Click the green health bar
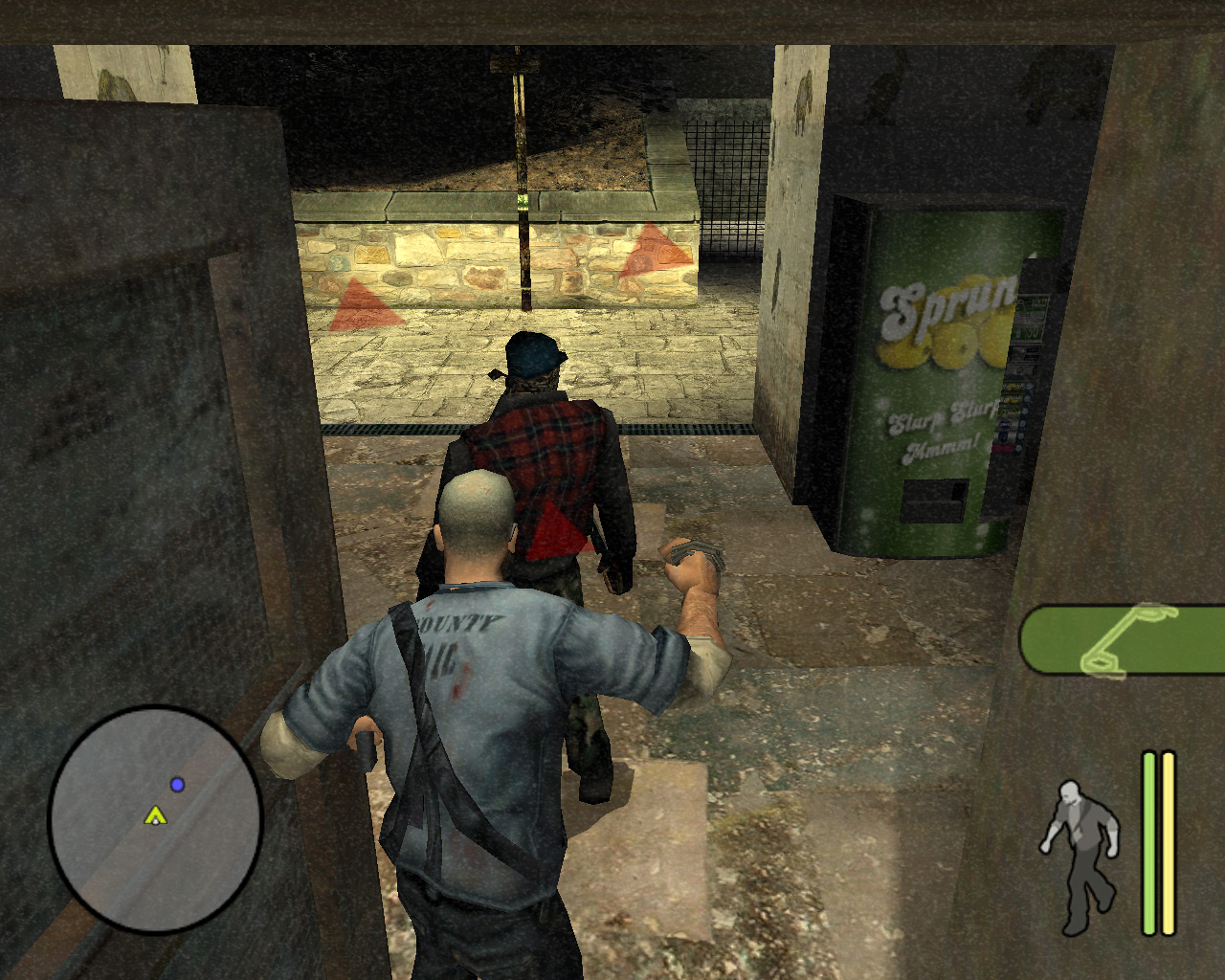The width and height of the screenshot is (1225, 980). (1147, 842)
